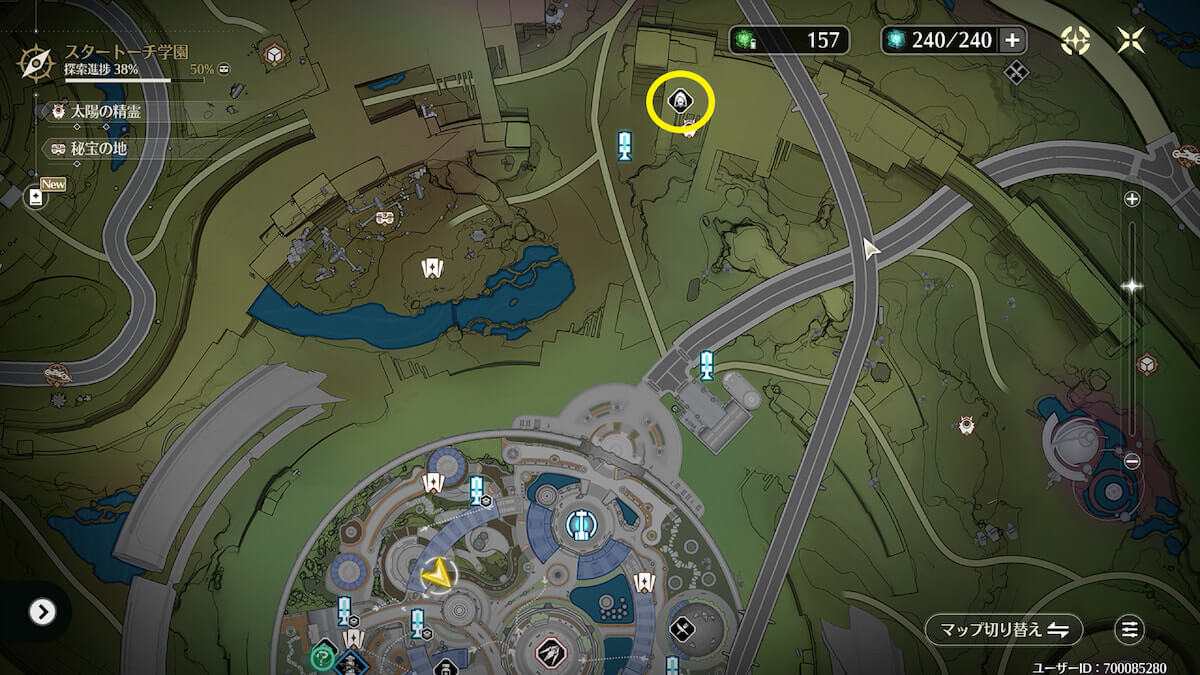The width and height of the screenshot is (1200, 675).
Task: Click the plus button beside 240/240
Action: (1012, 40)
